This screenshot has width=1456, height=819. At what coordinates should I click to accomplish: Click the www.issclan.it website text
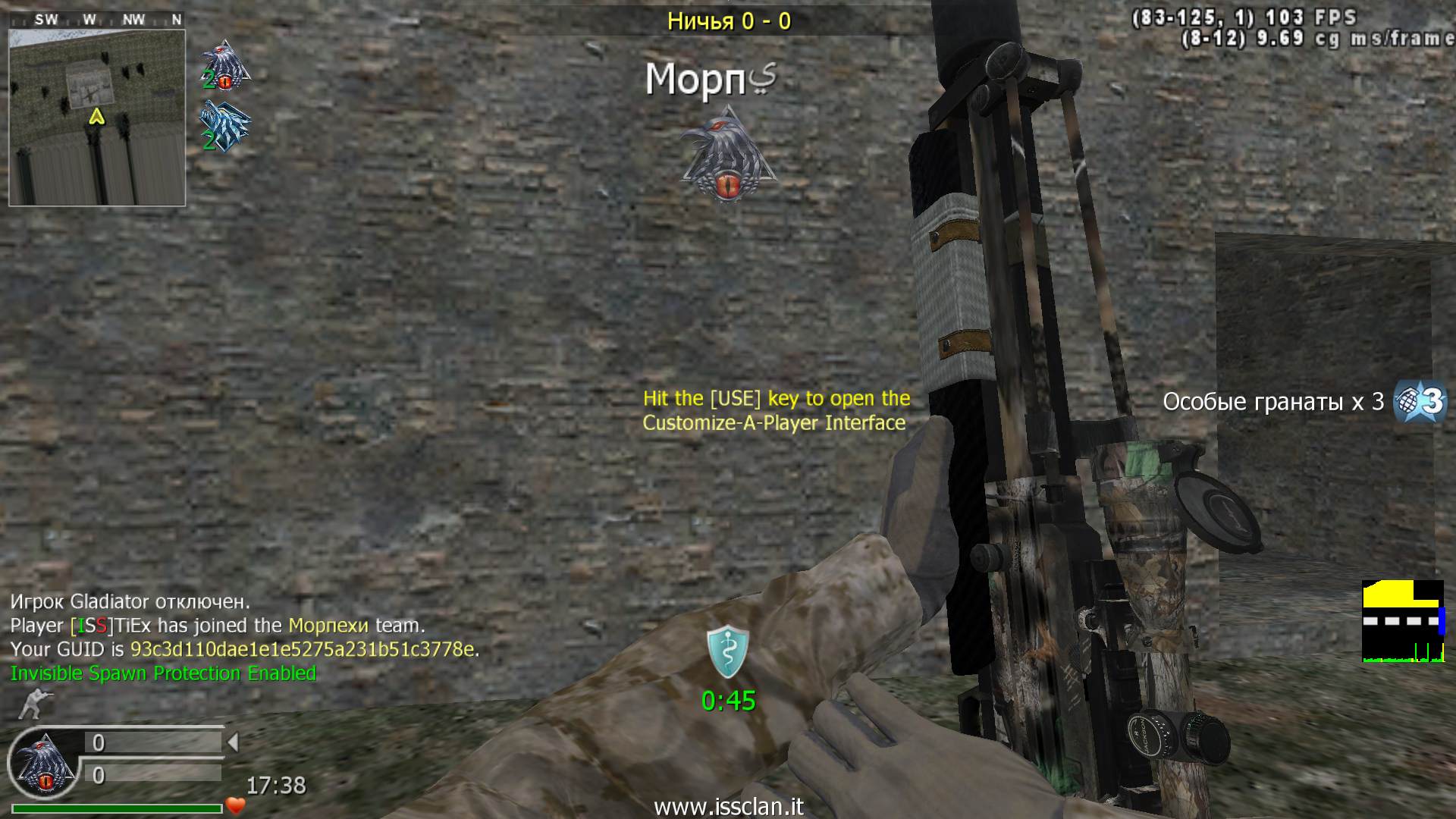[728, 807]
